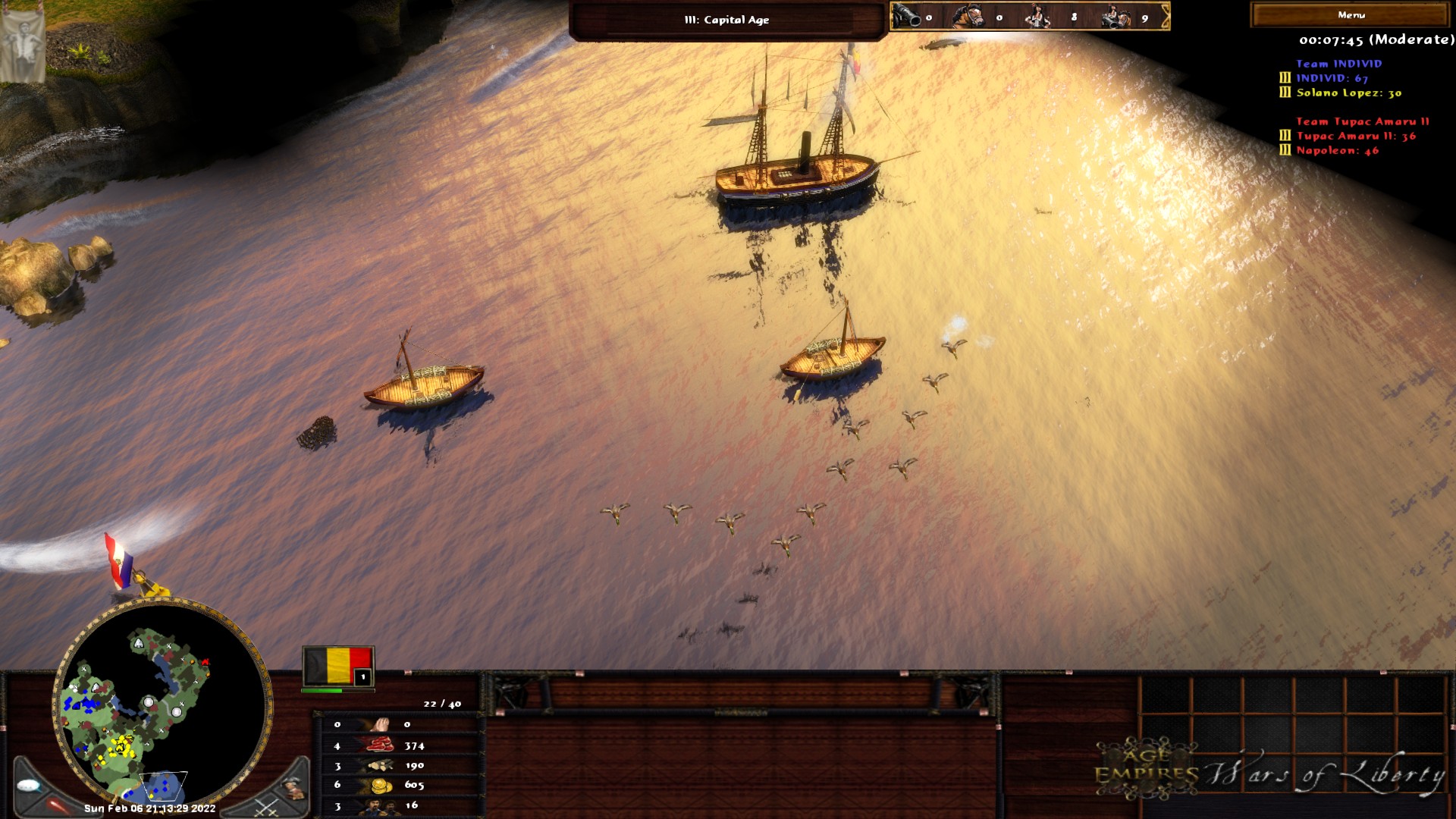
Task: Click the woman infantry count icon
Action: pos(1037,17)
